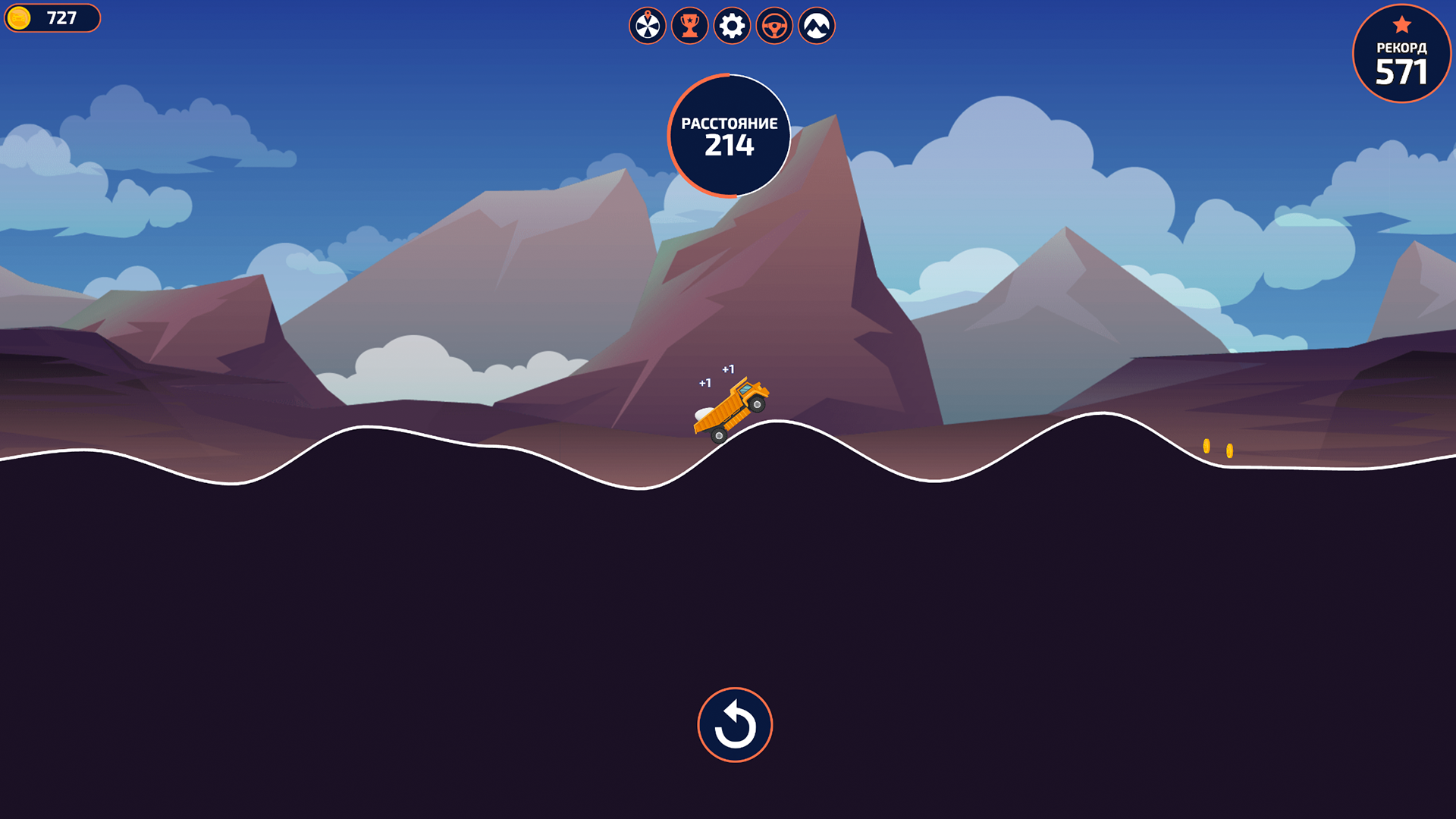The image size is (1456, 819).
Task: Select the mountain map icon
Action: [815, 25]
